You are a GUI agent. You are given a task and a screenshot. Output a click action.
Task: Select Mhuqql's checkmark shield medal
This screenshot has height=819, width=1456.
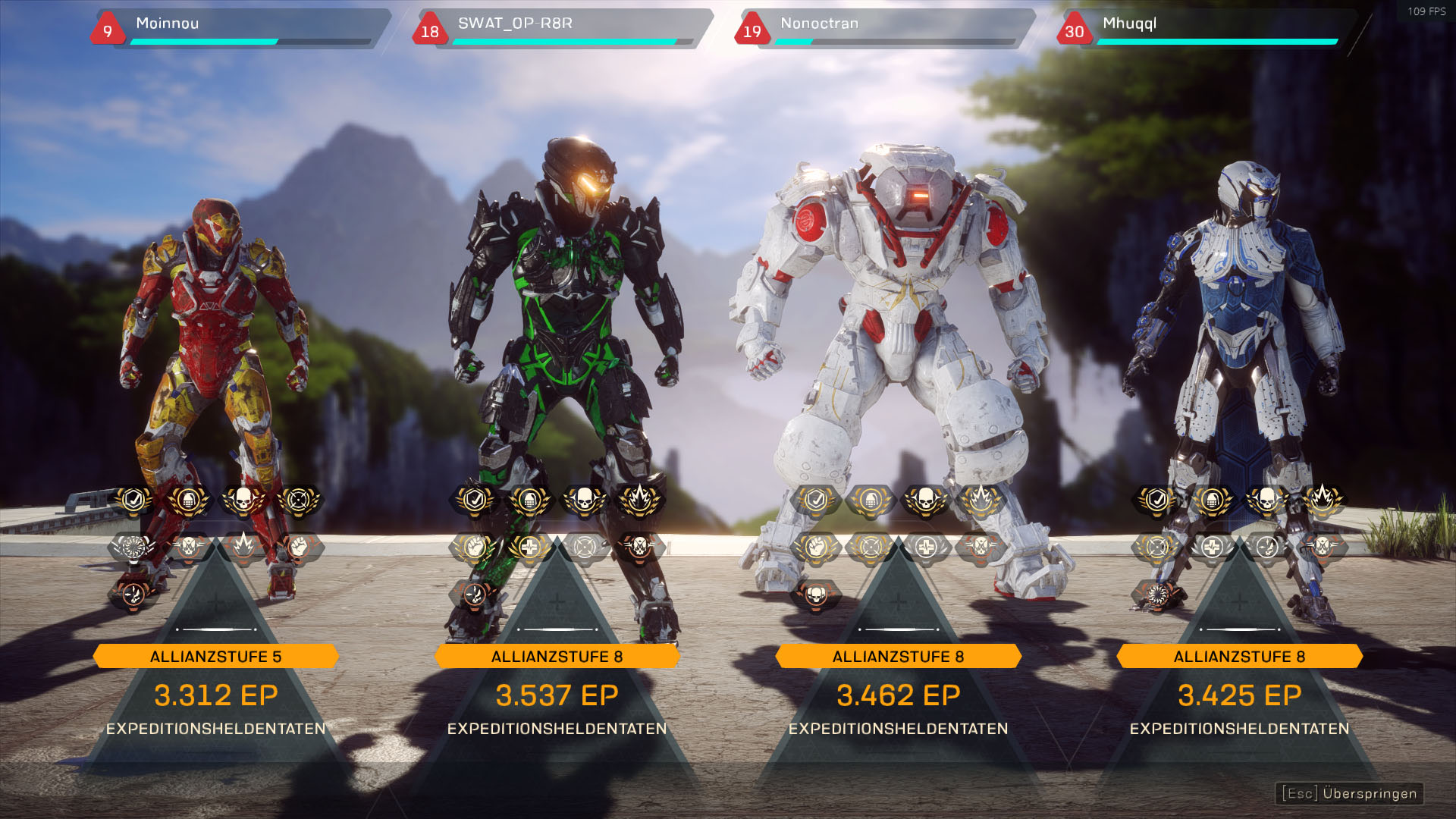[1157, 500]
